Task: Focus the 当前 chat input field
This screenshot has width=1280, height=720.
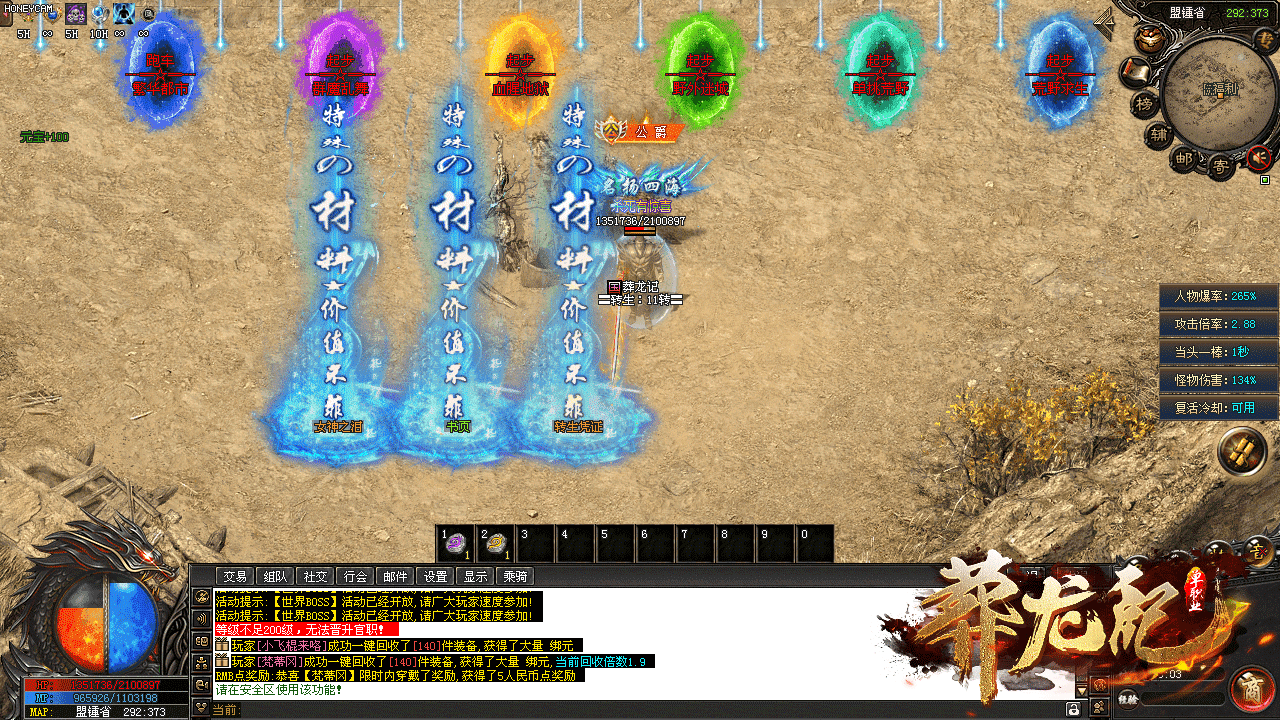Action: click(650, 709)
